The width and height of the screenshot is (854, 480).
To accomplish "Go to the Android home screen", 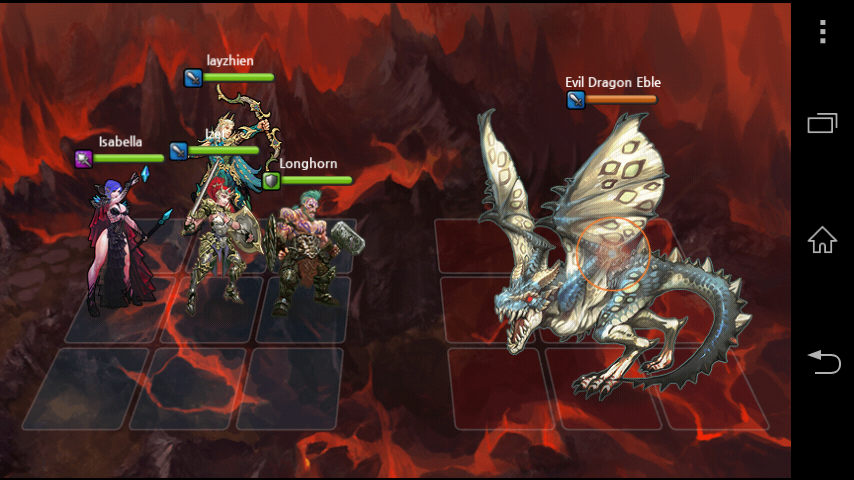I will (822, 240).
